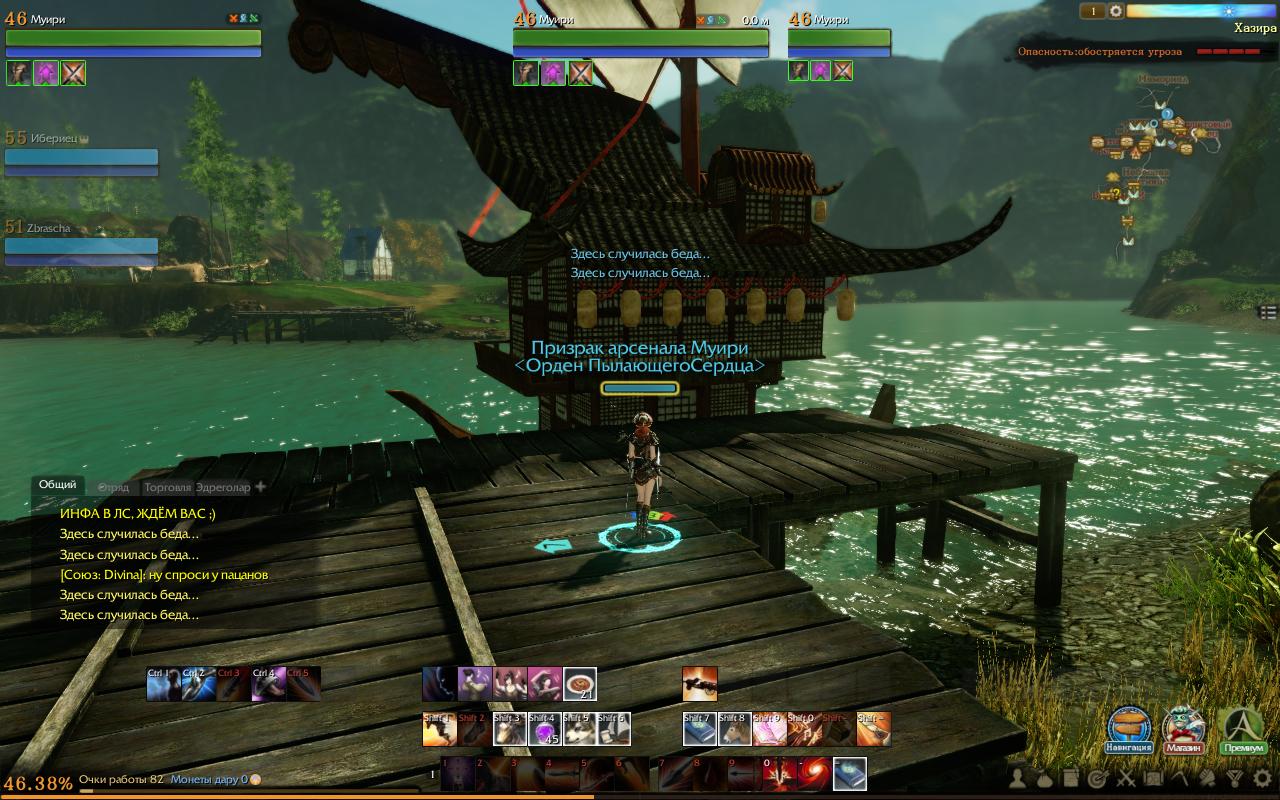Add a new chat tab with the plus button
The width and height of the screenshot is (1280, 800).
tap(261, 487)
